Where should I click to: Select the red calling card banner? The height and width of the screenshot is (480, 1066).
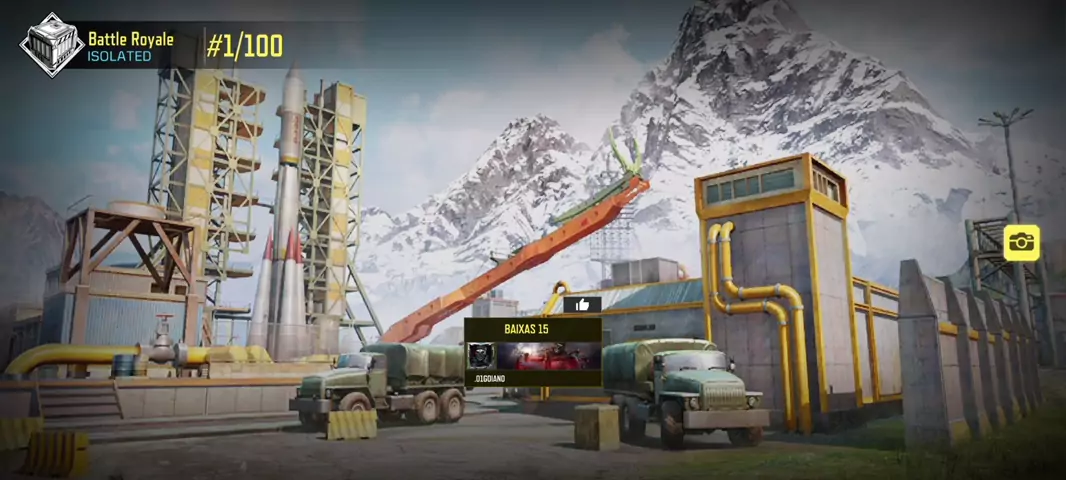point(548,356)
